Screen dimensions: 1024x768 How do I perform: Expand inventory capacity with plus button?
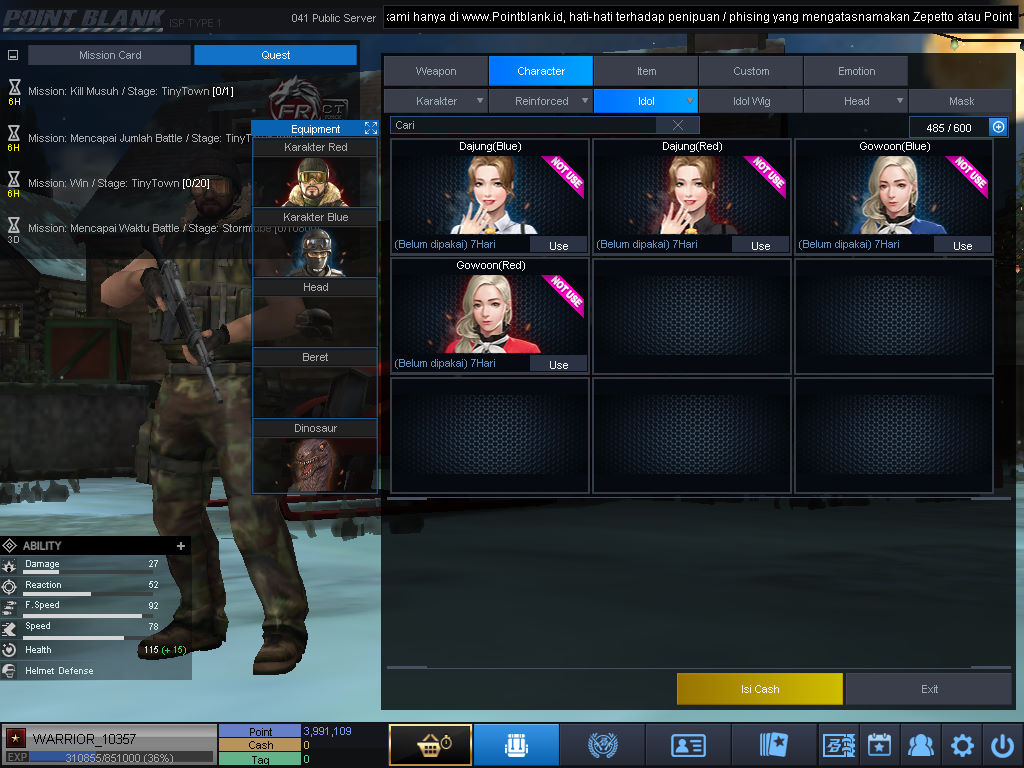click(x=998, y=127)
